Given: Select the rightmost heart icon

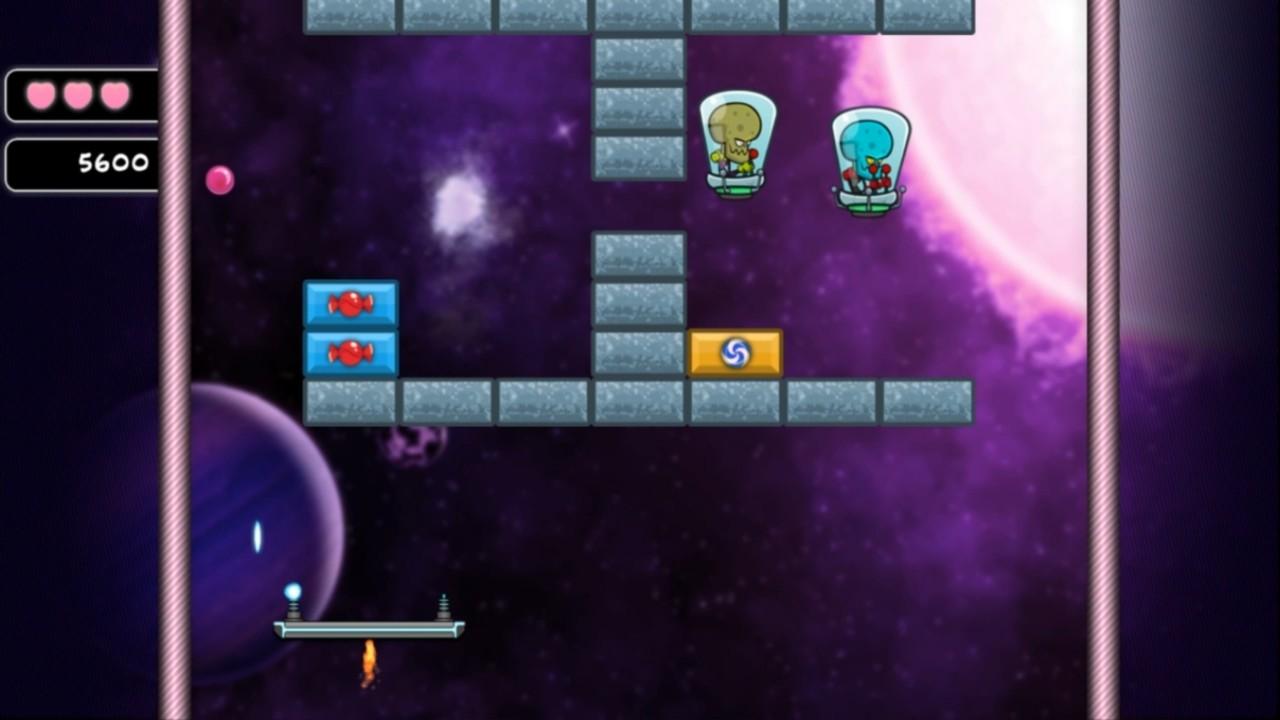Looking at the screenshot, I should (116, 95).
